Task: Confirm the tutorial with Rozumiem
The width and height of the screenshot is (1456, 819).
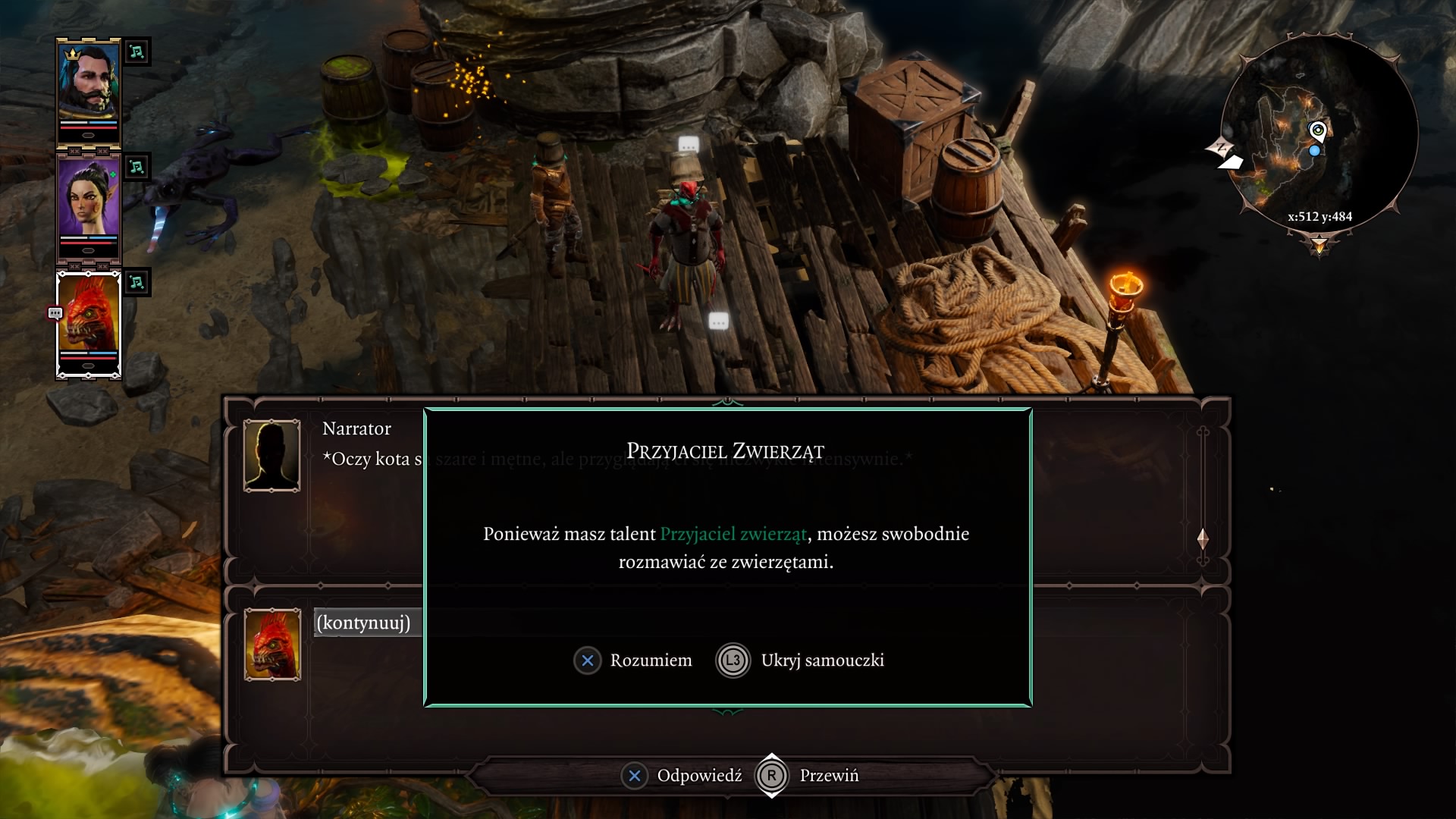Action: click(633, 661)
